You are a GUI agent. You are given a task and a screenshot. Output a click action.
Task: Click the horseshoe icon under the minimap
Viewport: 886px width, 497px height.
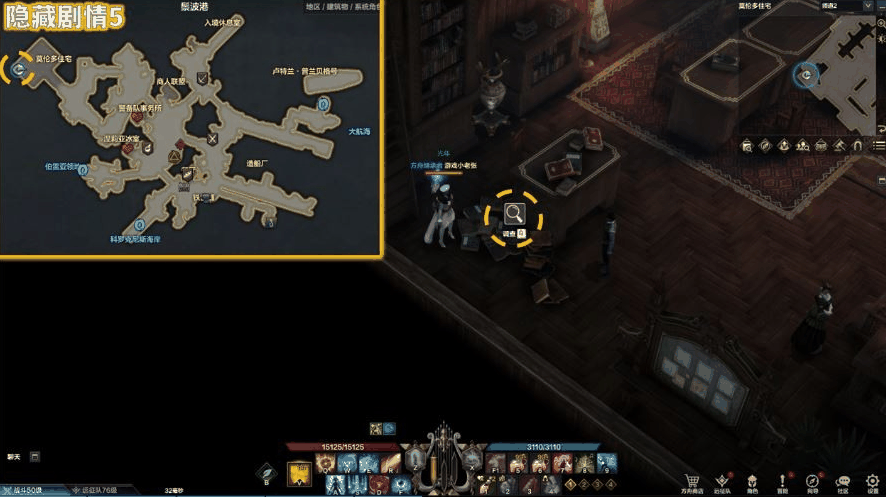click(856, 146)
